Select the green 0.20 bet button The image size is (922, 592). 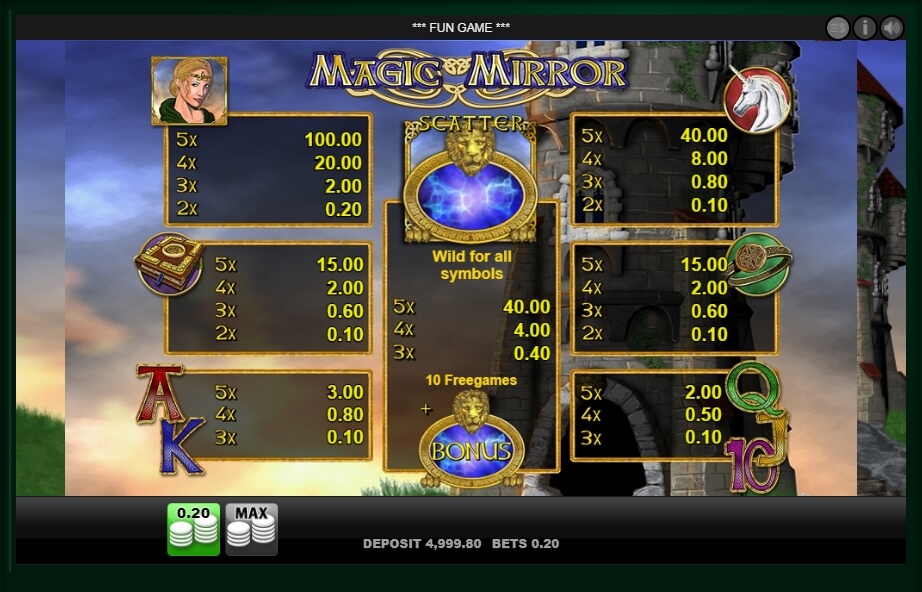pyautogui.click(x=193, y=528)
